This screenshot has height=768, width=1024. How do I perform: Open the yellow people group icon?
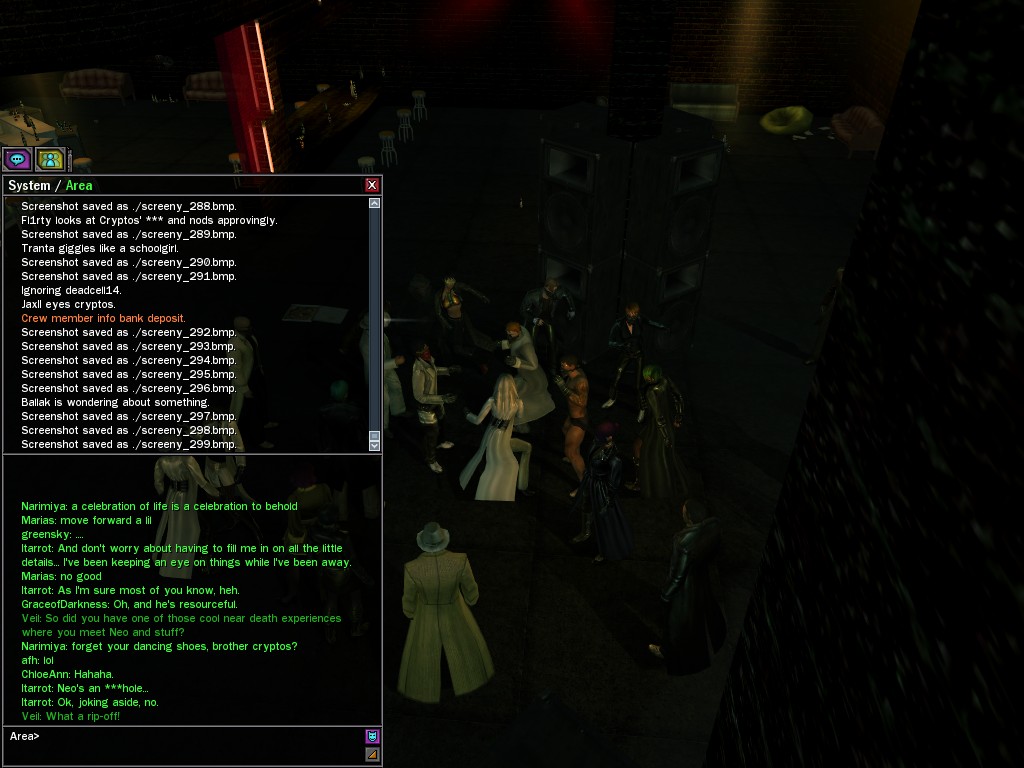[x=49, y=158]
